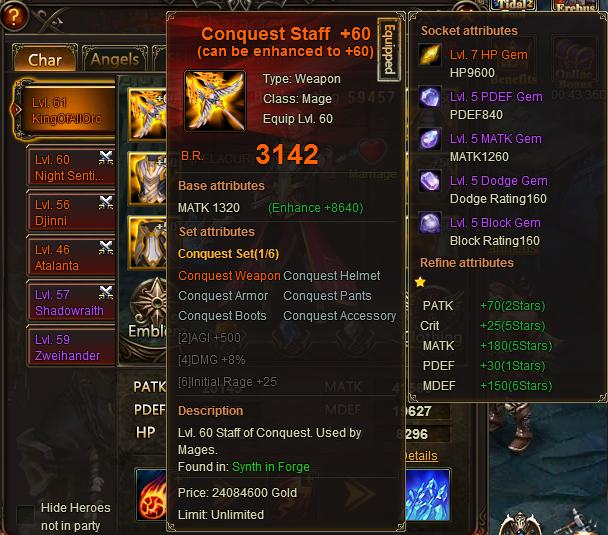This screenshot has width=608, height=535.
Task: Select the Lvl. 61 KingOfAllOrc character row
Action: pyautogui.click(x=70, y=111)
